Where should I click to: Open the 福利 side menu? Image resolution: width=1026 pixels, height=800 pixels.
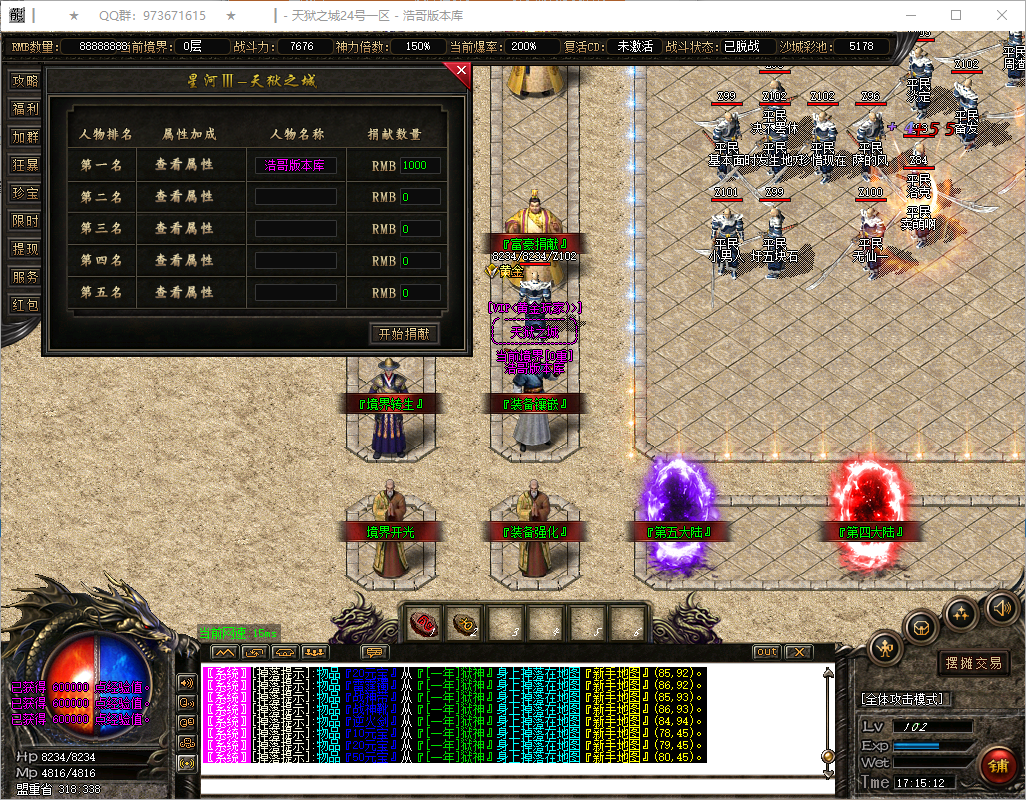click(25, 109)
